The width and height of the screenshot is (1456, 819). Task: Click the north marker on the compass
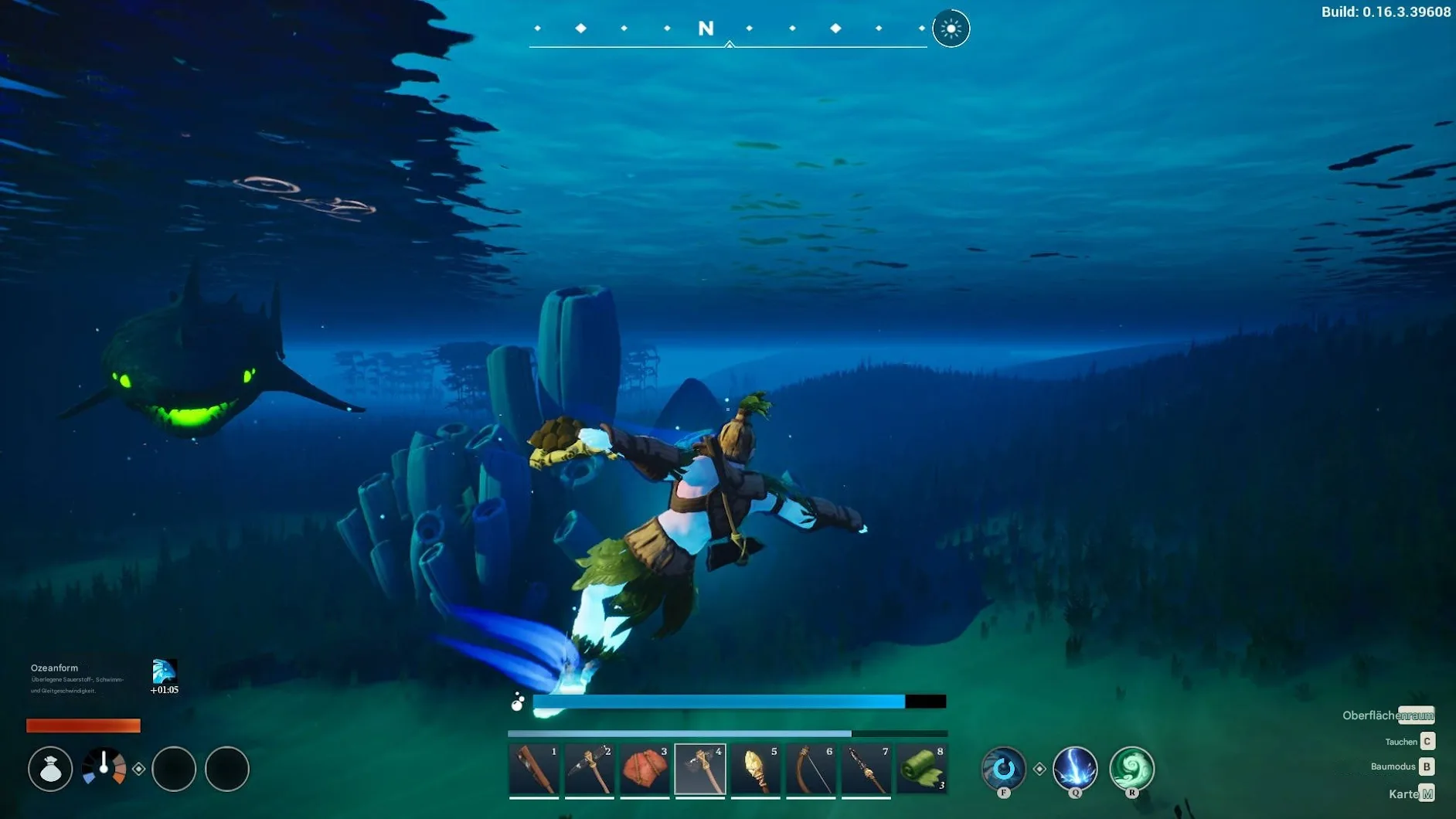click(706, 29)
